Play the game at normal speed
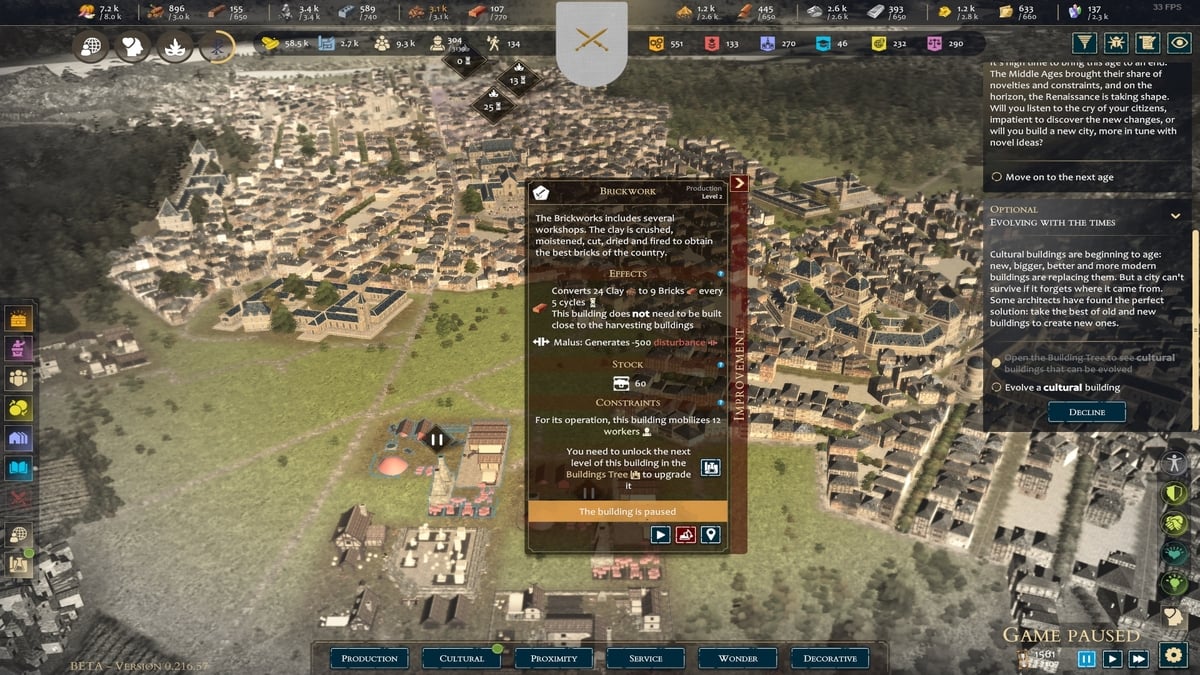The width and height of the screenshot is (1200, 675). tap(1112, 658)
